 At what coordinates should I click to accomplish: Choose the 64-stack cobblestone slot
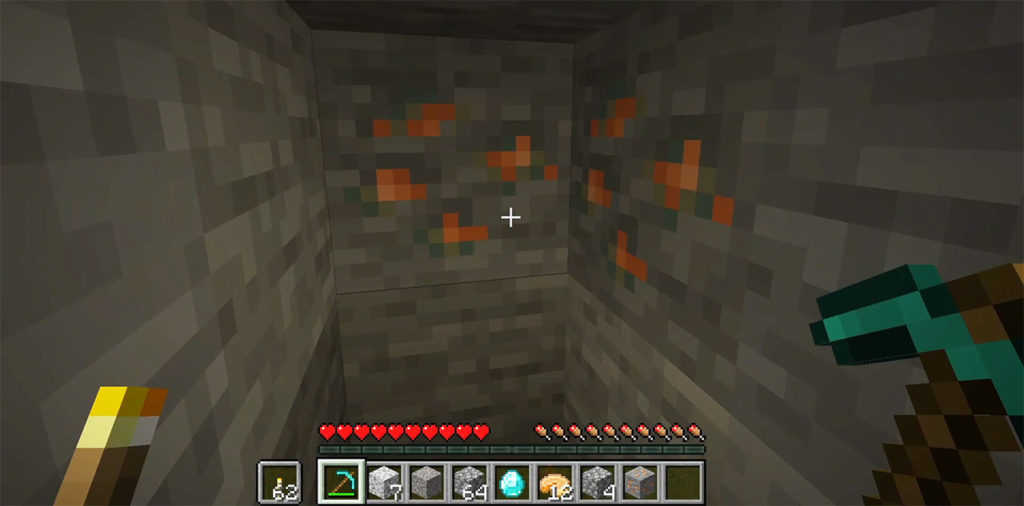(469, 480)
